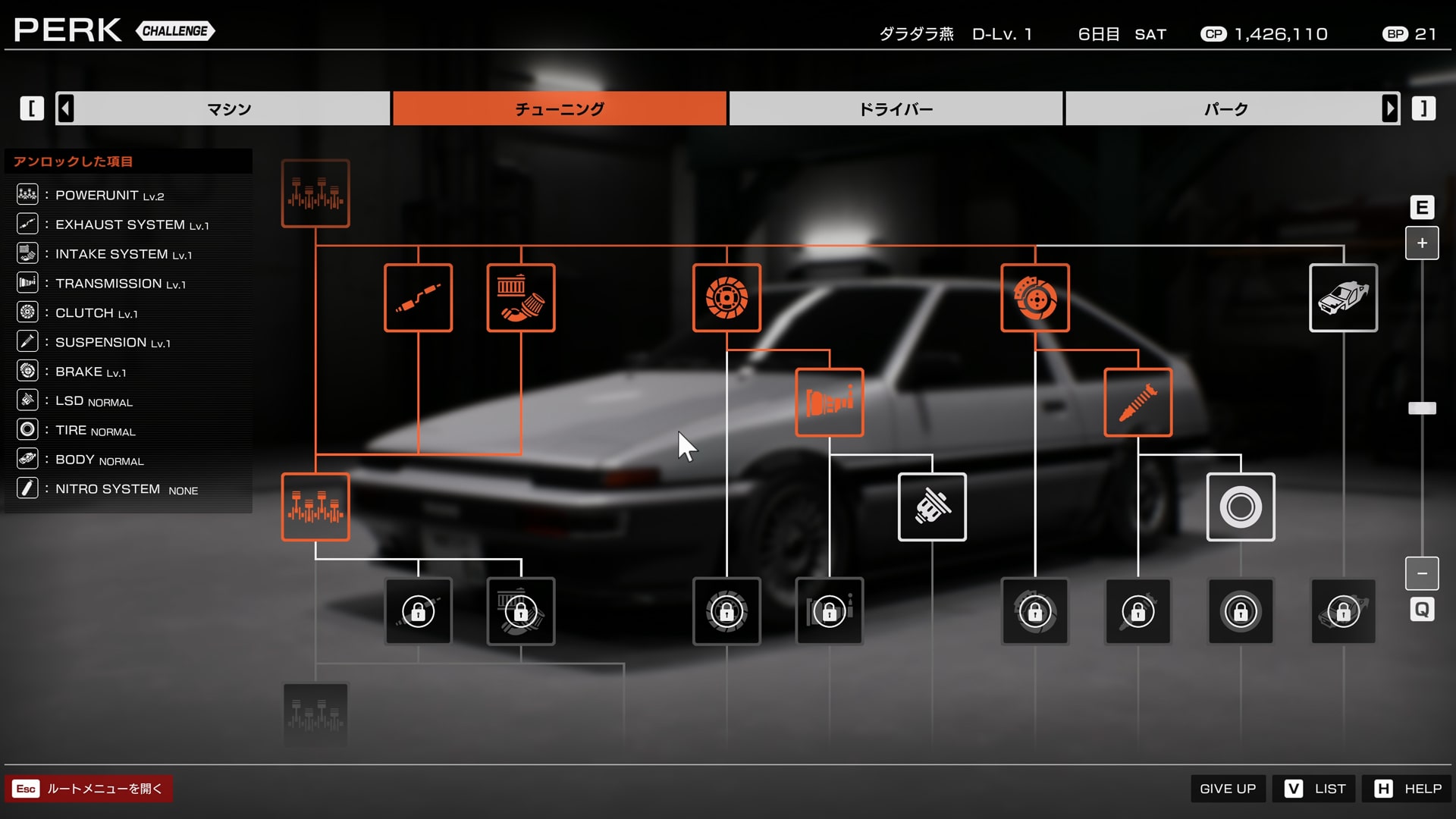Open the HELP screen
Image resolution: width=1456 pixels, height=819 pixels.
pyautogui.click(x=1408, y=789)
